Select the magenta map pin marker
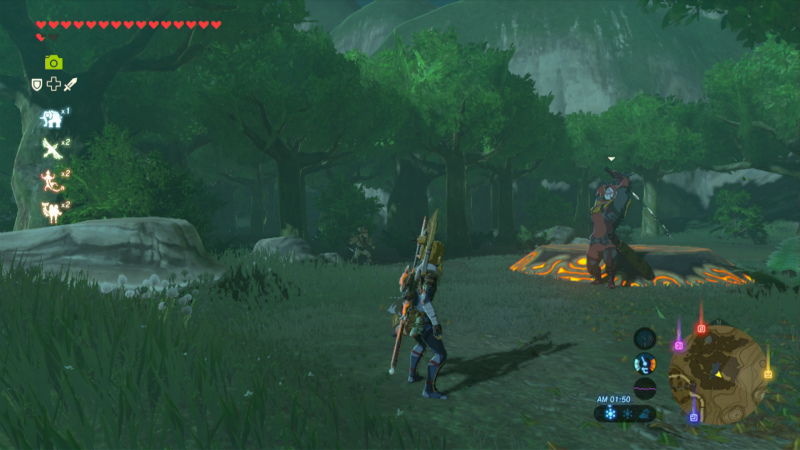Image resolution: width=800 pixels, height=450 pixels. click(x=679, y=345)
